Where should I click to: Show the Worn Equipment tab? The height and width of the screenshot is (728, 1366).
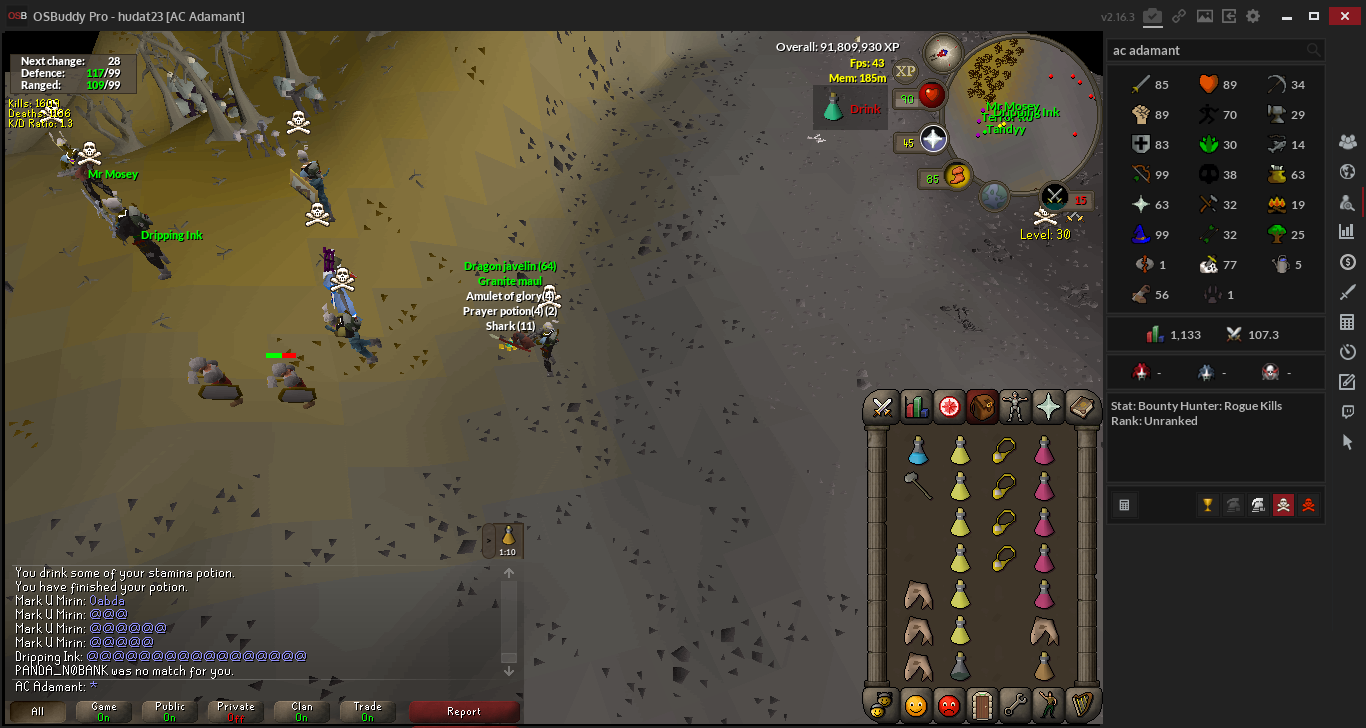point(1015,406)
